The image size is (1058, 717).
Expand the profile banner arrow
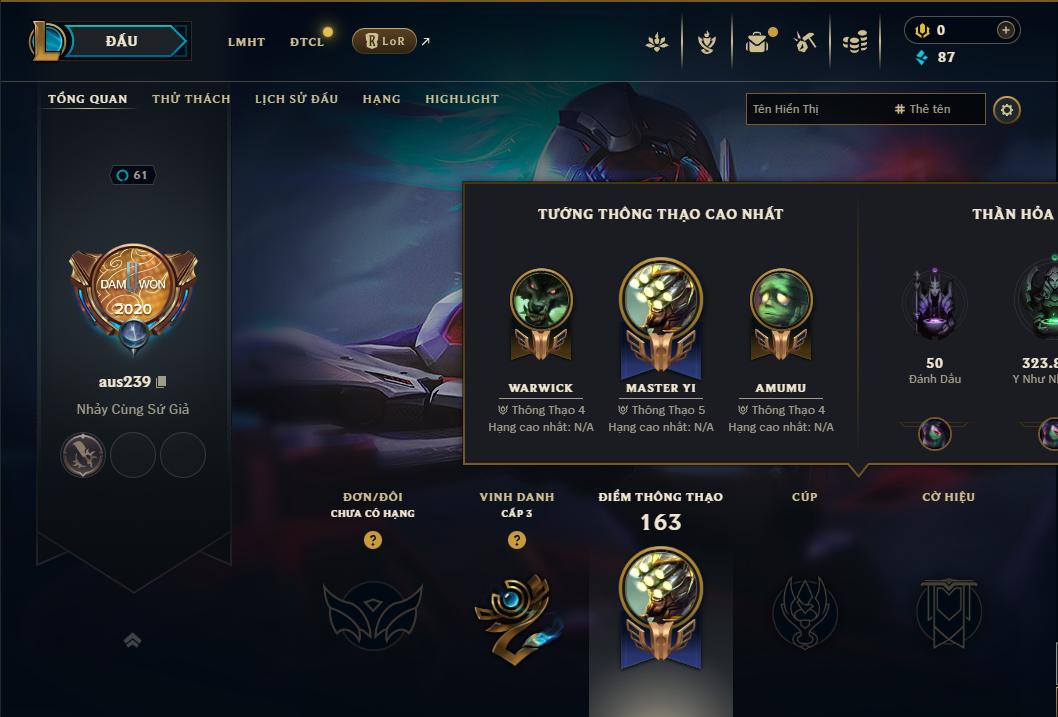point(132,640)
